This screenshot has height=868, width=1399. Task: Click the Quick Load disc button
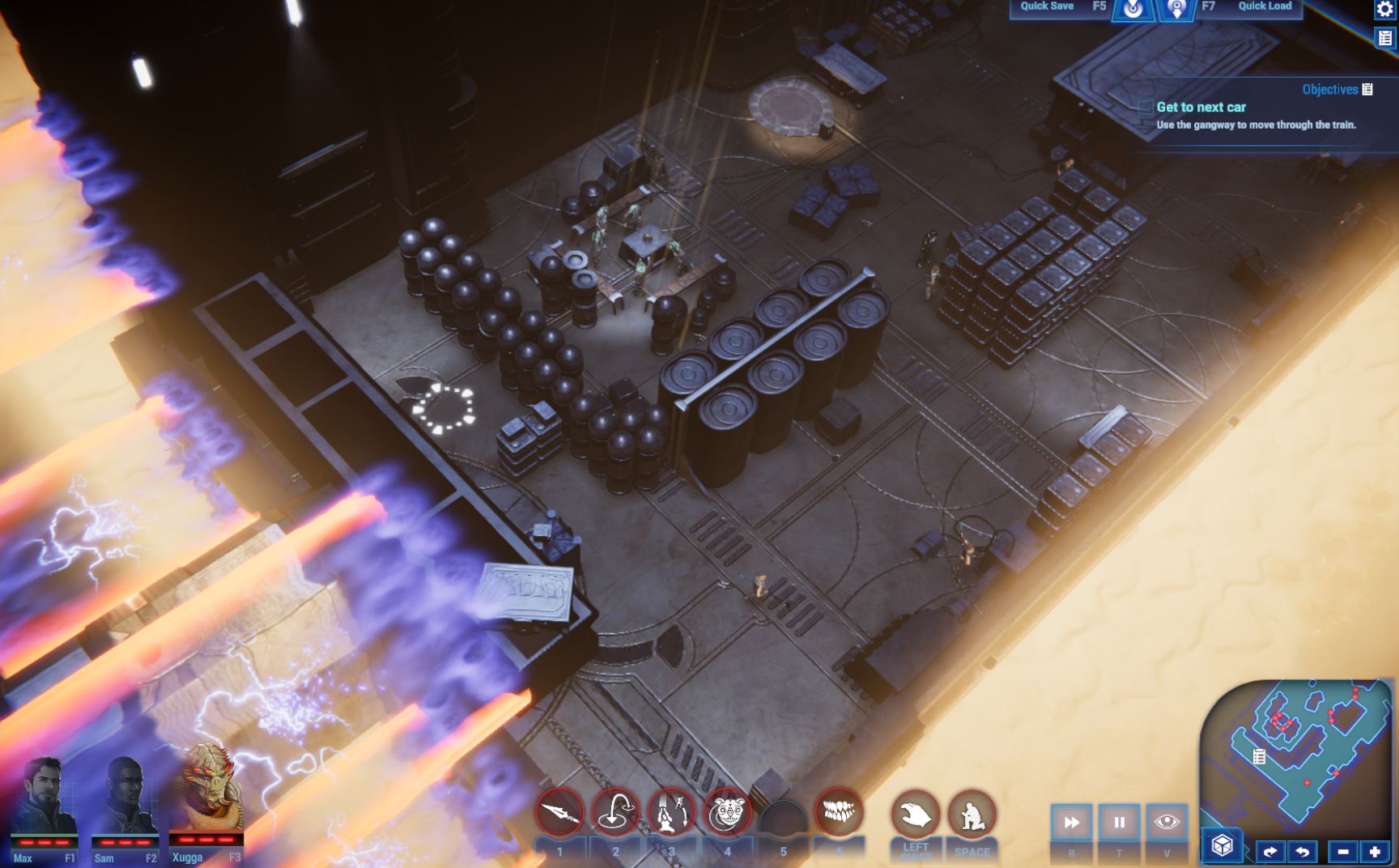click(1176, 9)
